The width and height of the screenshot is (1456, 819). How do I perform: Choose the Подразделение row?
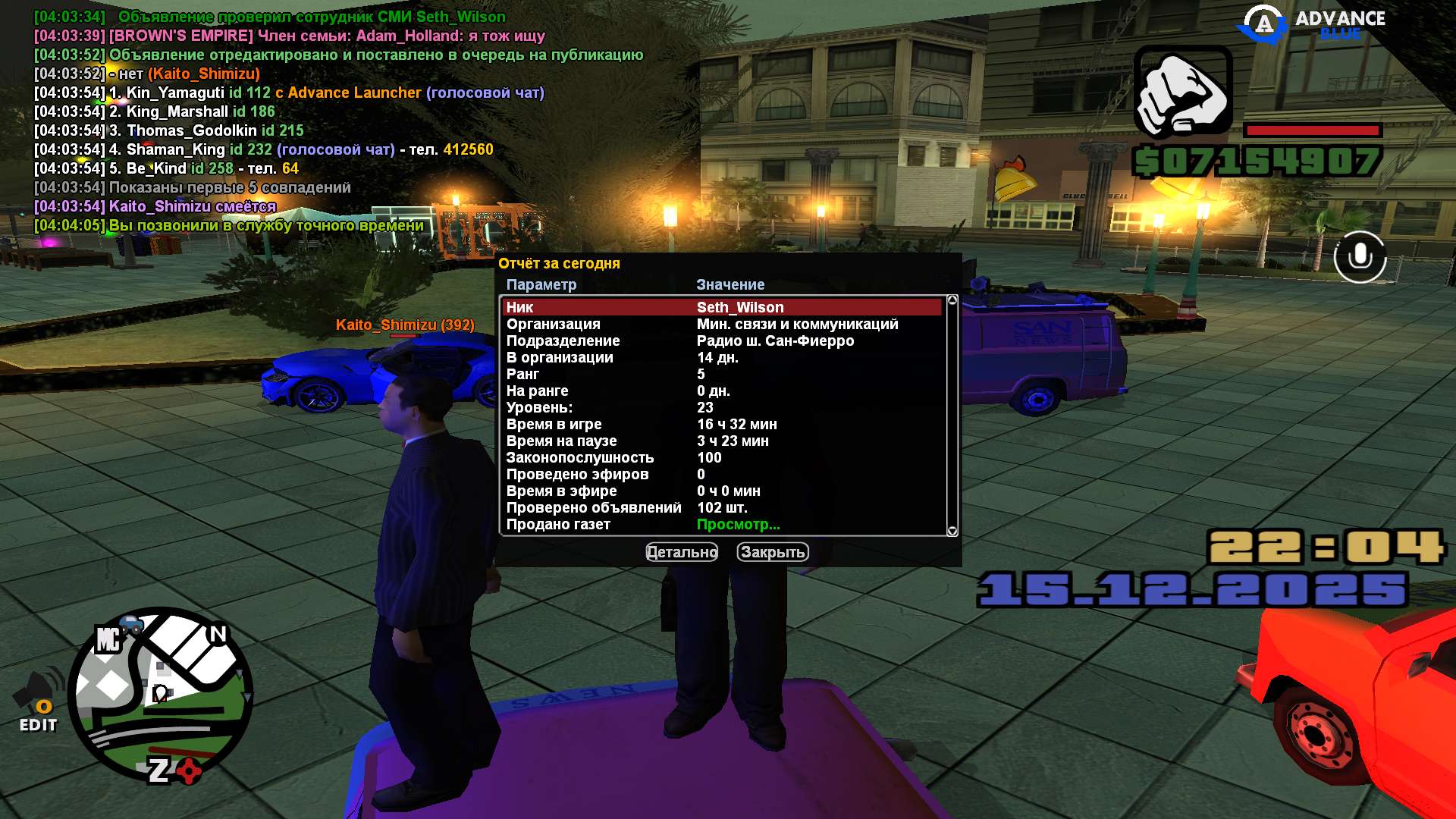[x=720, y=340]
